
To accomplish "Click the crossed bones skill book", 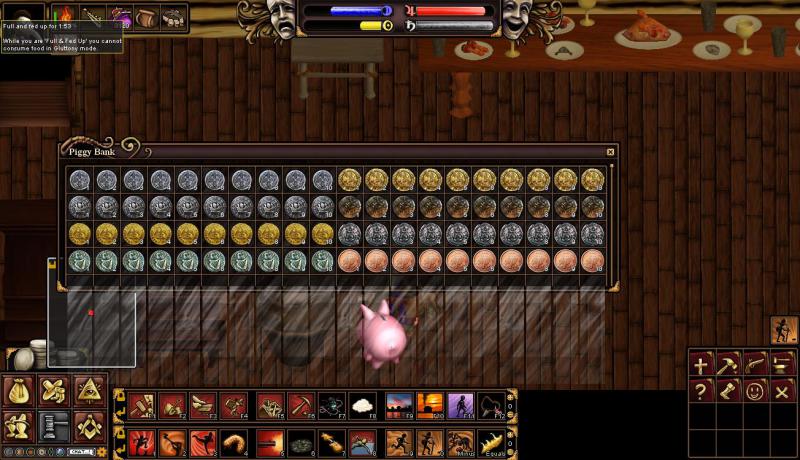I will (782, 391).
